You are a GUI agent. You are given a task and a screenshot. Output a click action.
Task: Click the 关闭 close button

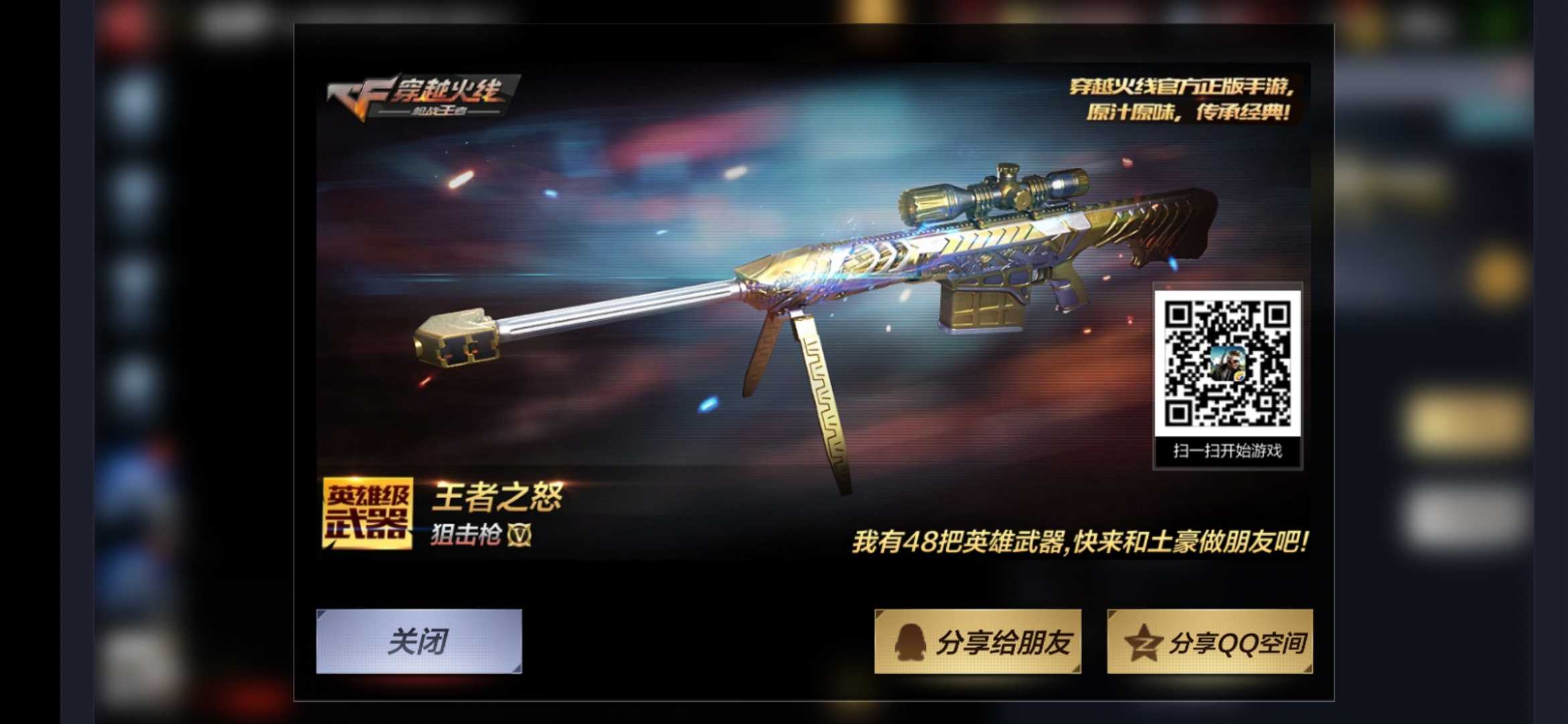[419, 640]
